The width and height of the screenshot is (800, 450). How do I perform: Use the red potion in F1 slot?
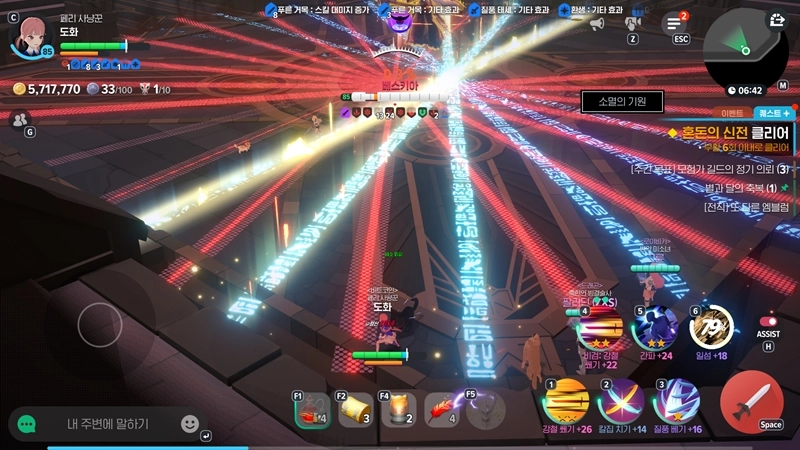pyautogui.click(x=313, y=409)
